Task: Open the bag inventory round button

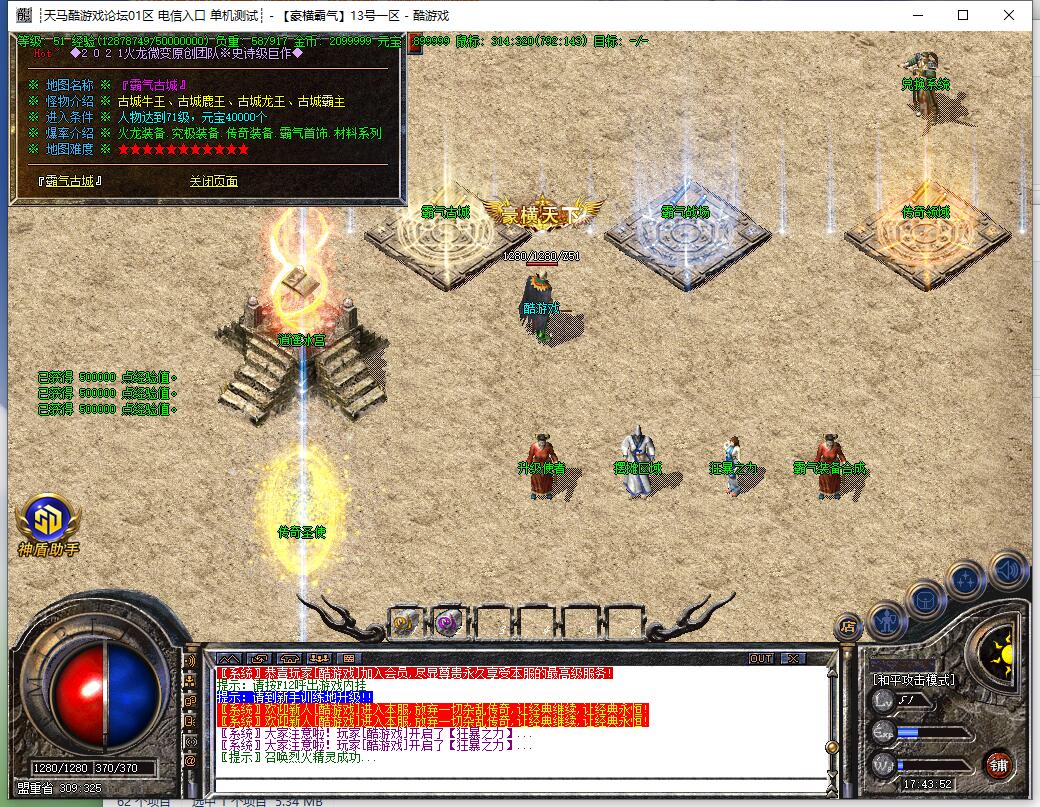Action: click(925, 599)
